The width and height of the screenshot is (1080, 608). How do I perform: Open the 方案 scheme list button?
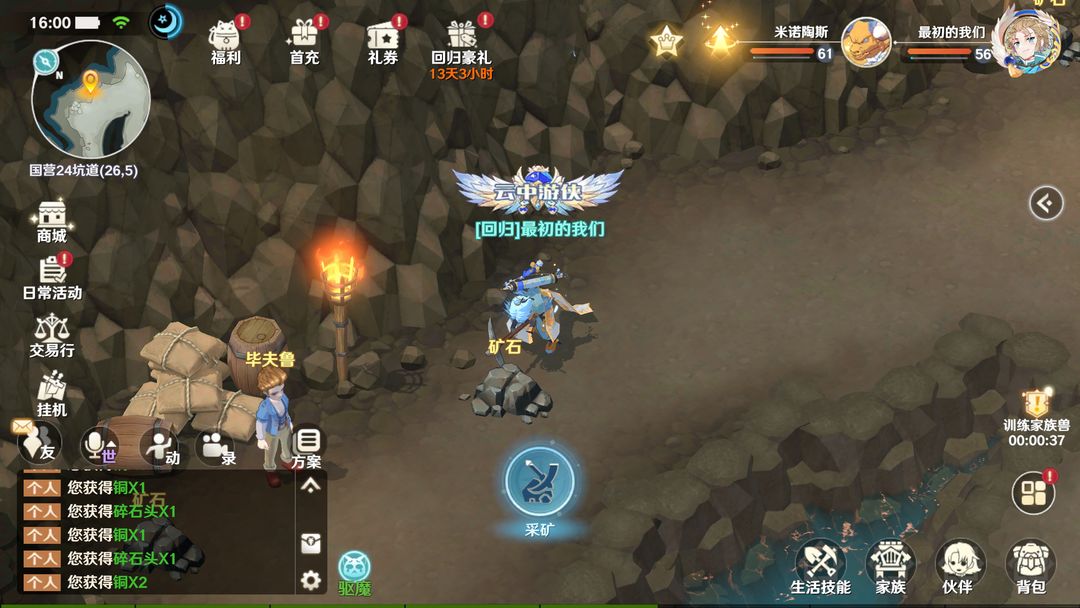308,446
